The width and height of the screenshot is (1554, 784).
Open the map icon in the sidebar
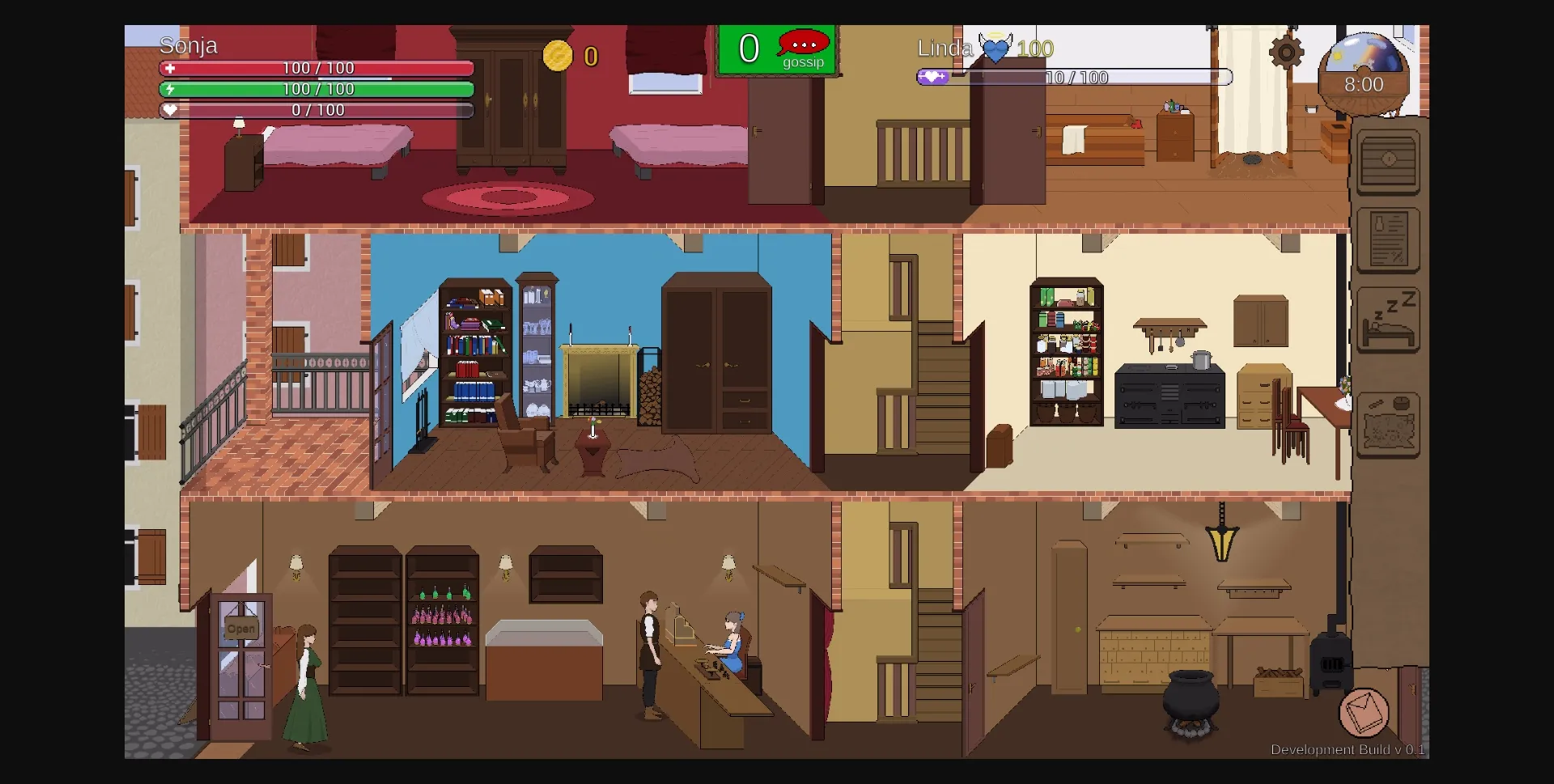coord(1388,425)
